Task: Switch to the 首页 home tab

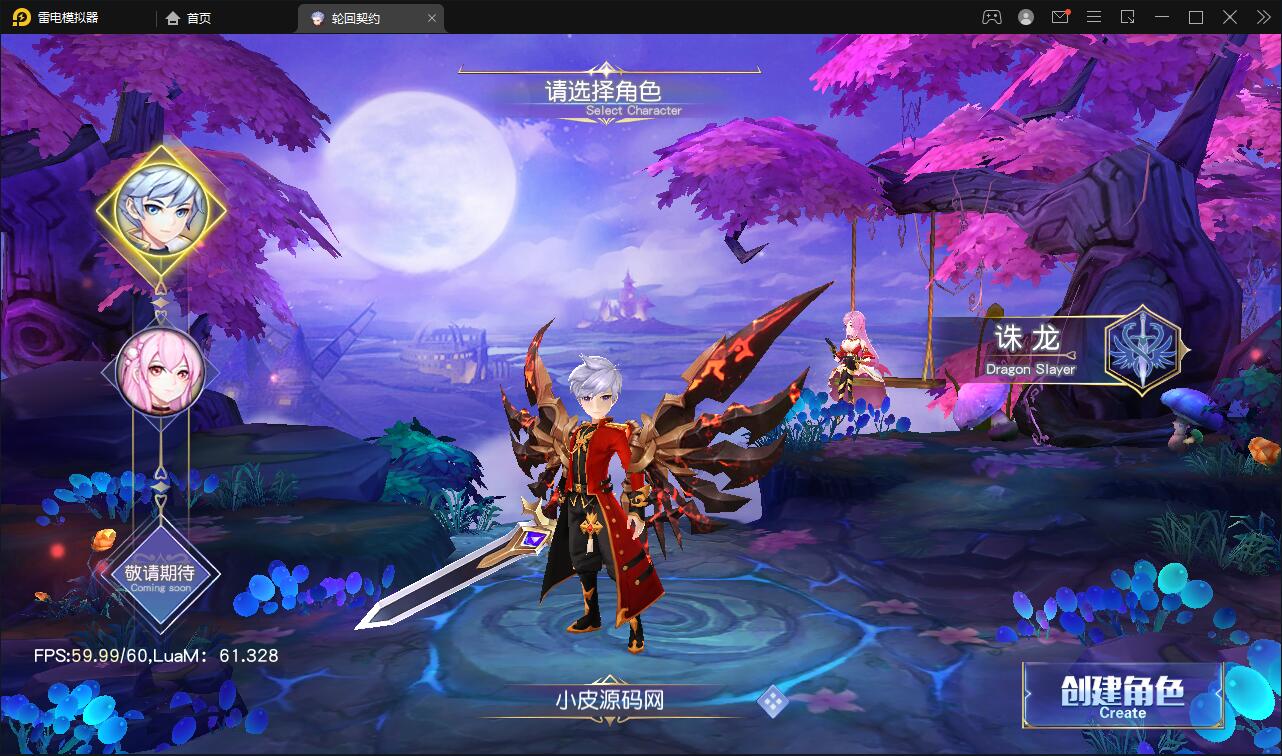Action: pyautogui.click(x=187, y=17)
